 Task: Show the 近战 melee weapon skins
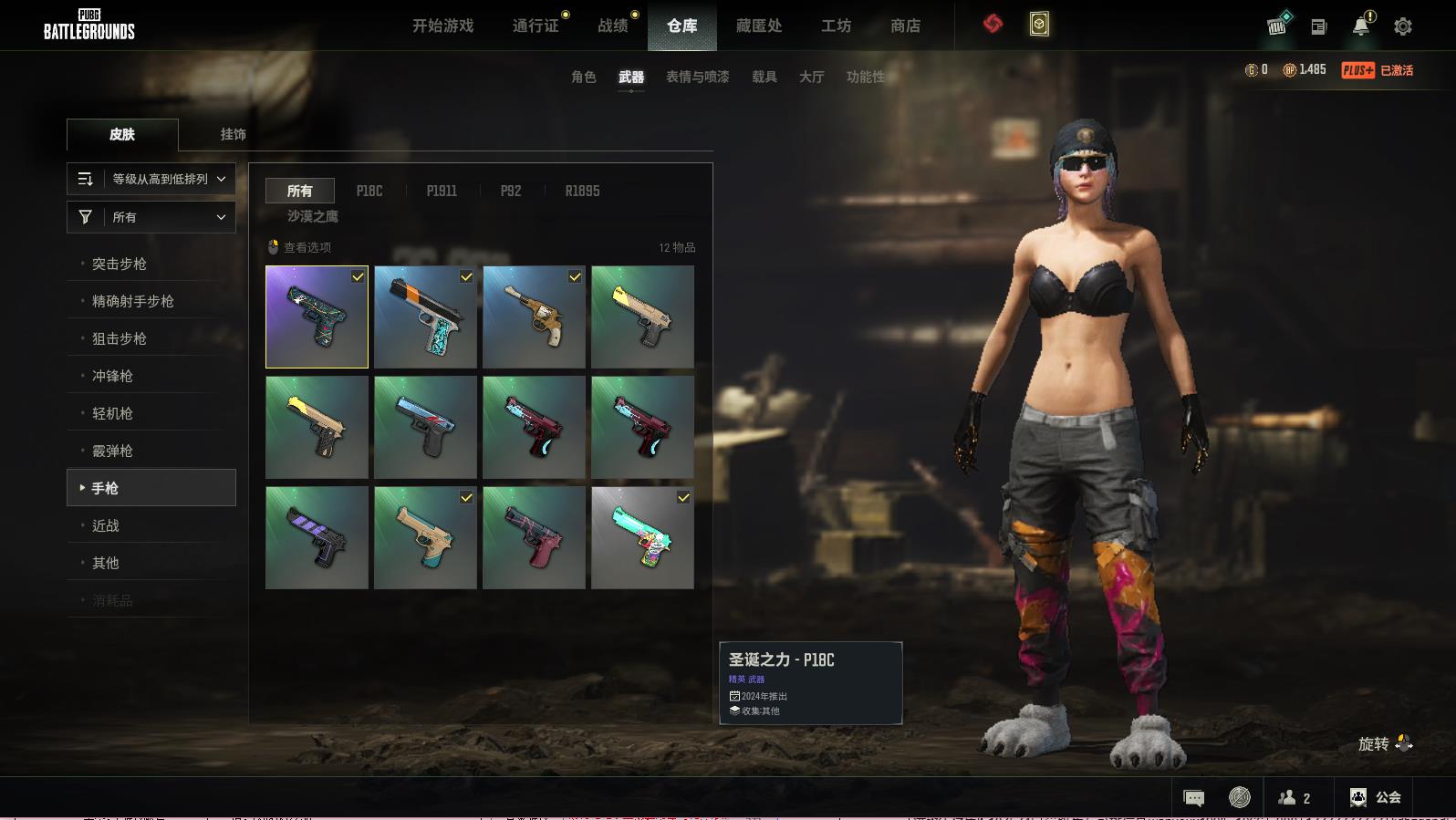pyautogui.click(x=106, y=525)
